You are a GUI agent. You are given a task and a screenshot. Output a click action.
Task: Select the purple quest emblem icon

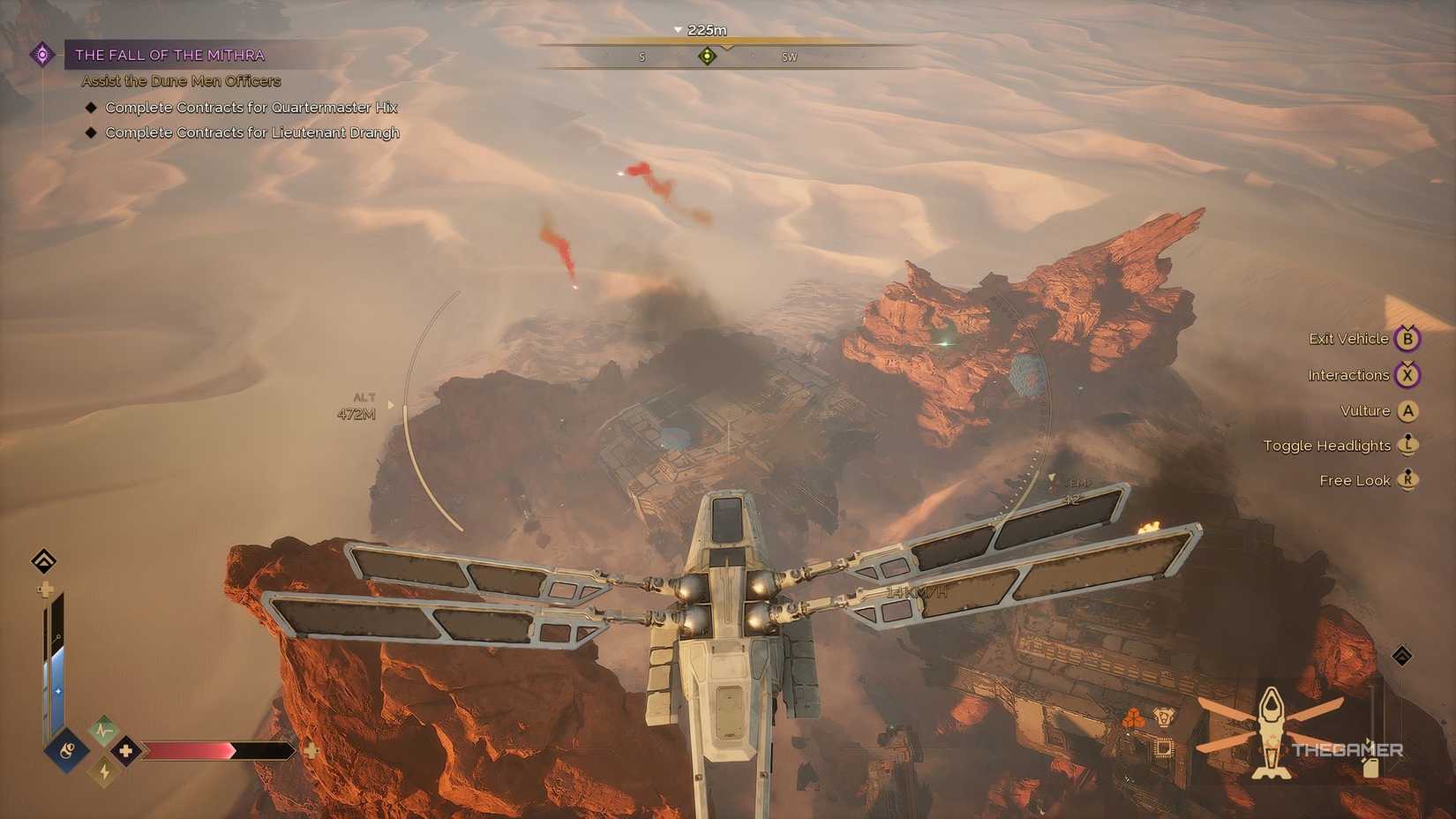[41, 55]
